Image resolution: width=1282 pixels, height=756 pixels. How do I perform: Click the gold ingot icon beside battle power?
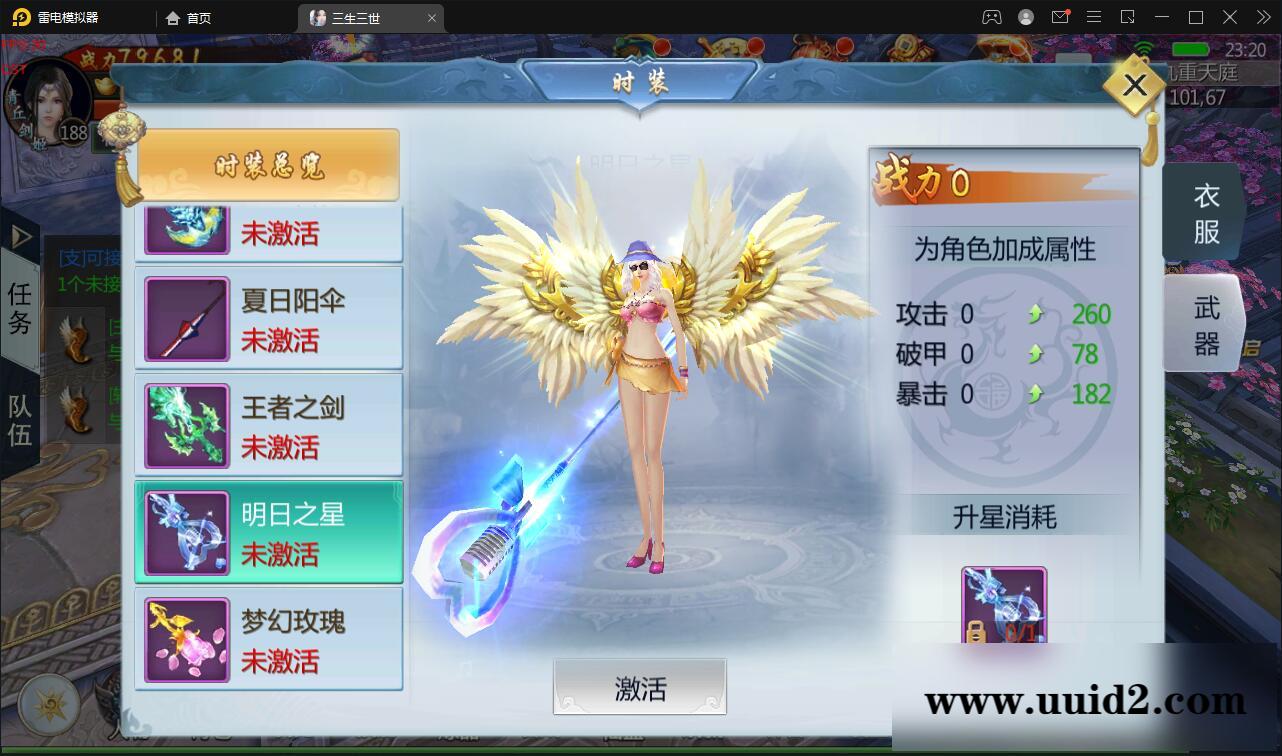coord(104,86)
